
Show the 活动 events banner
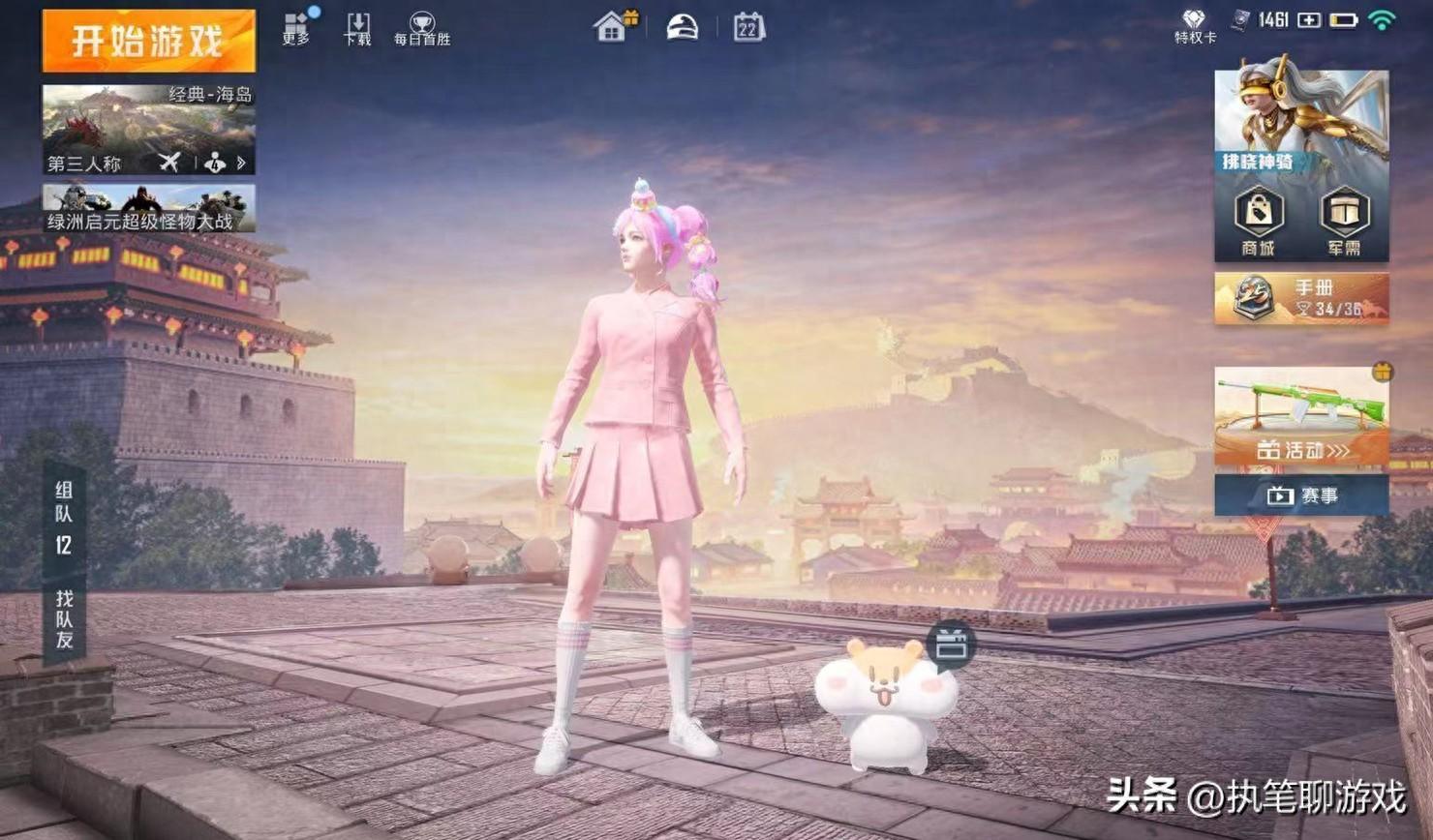tap(1301, 417)
